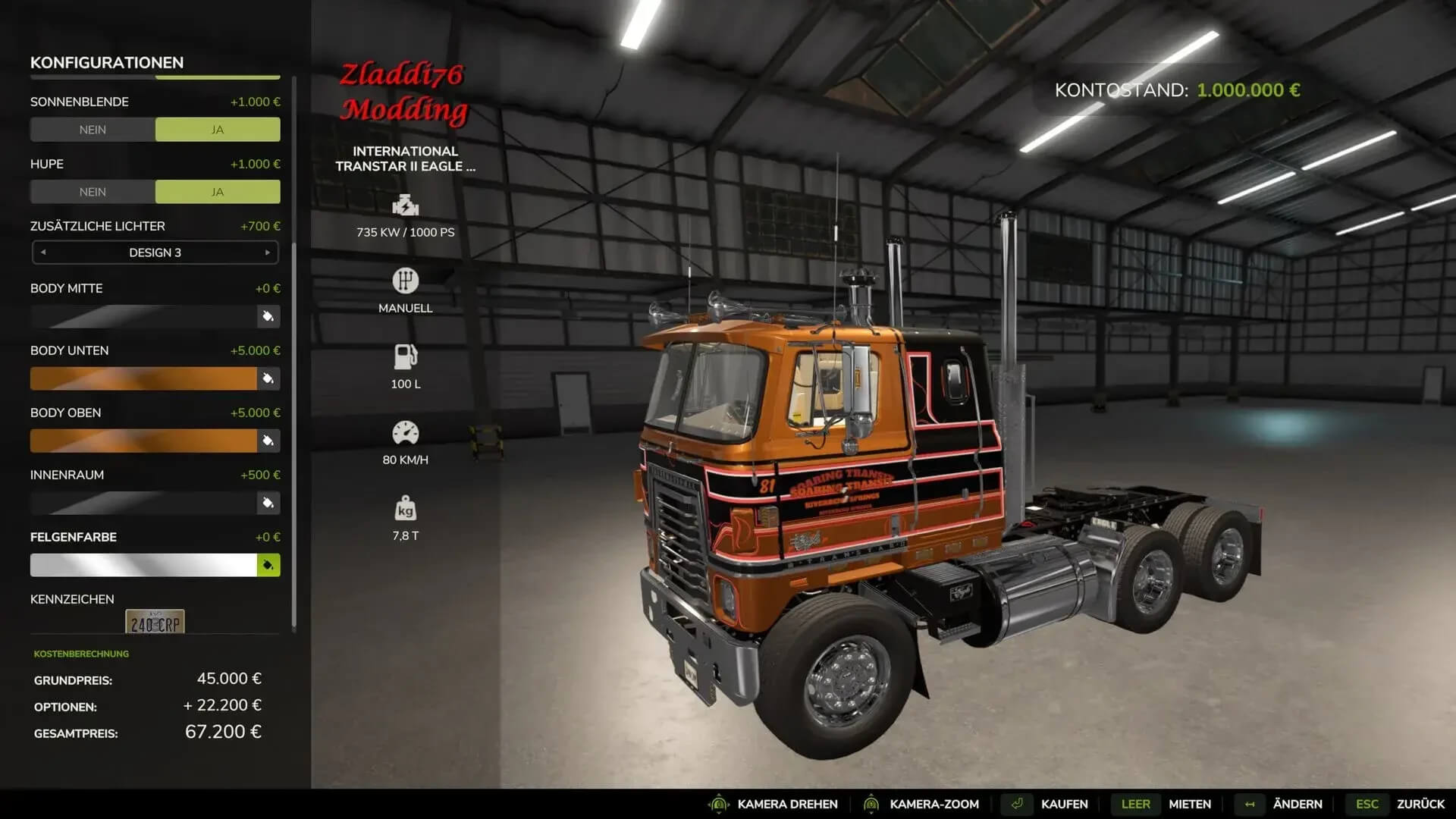The width and height of the screenshot is (1456, 819).
Task: Open the Body Mitte color picker
Action: (x=268, y=316)
